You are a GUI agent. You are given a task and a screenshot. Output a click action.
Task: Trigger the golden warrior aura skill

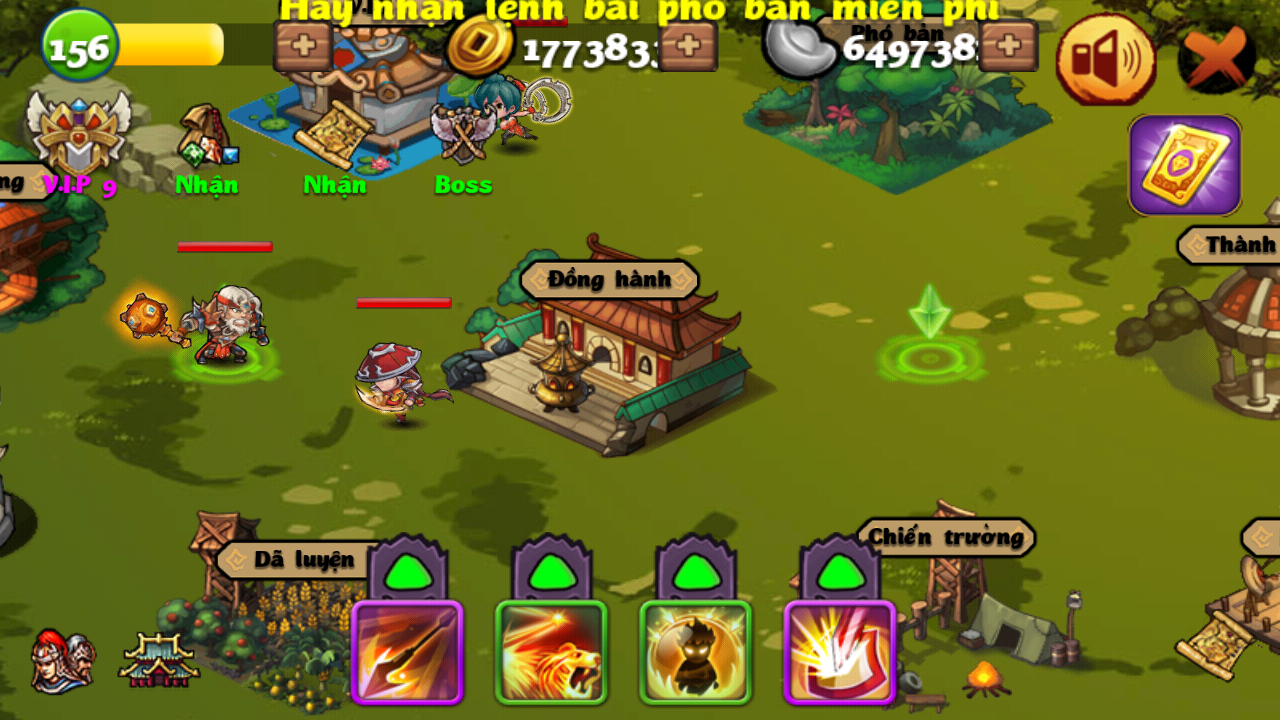695,652
